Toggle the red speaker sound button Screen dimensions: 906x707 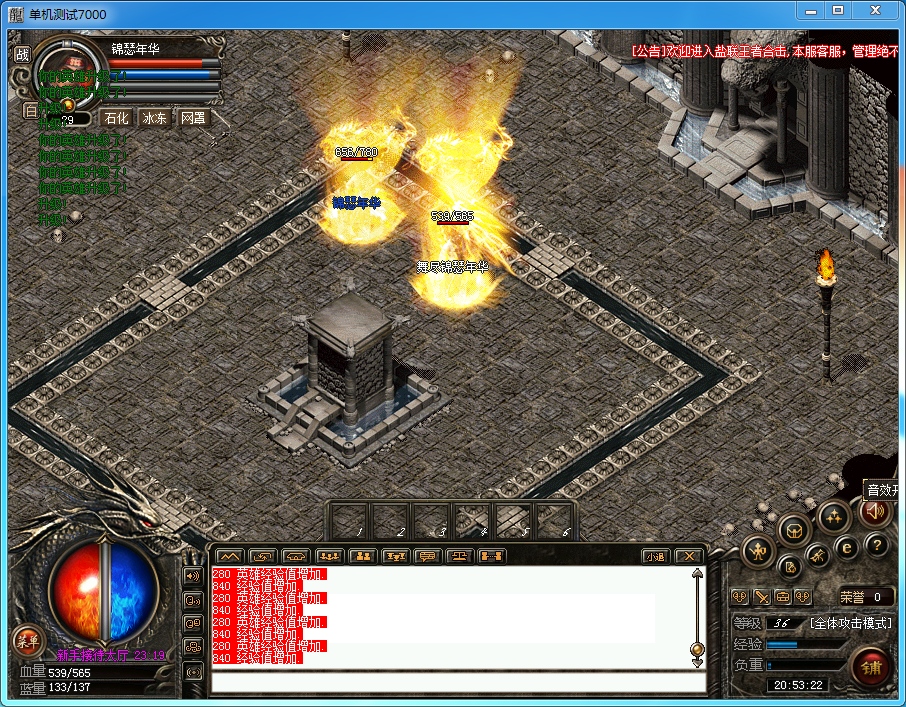point(874,512)
